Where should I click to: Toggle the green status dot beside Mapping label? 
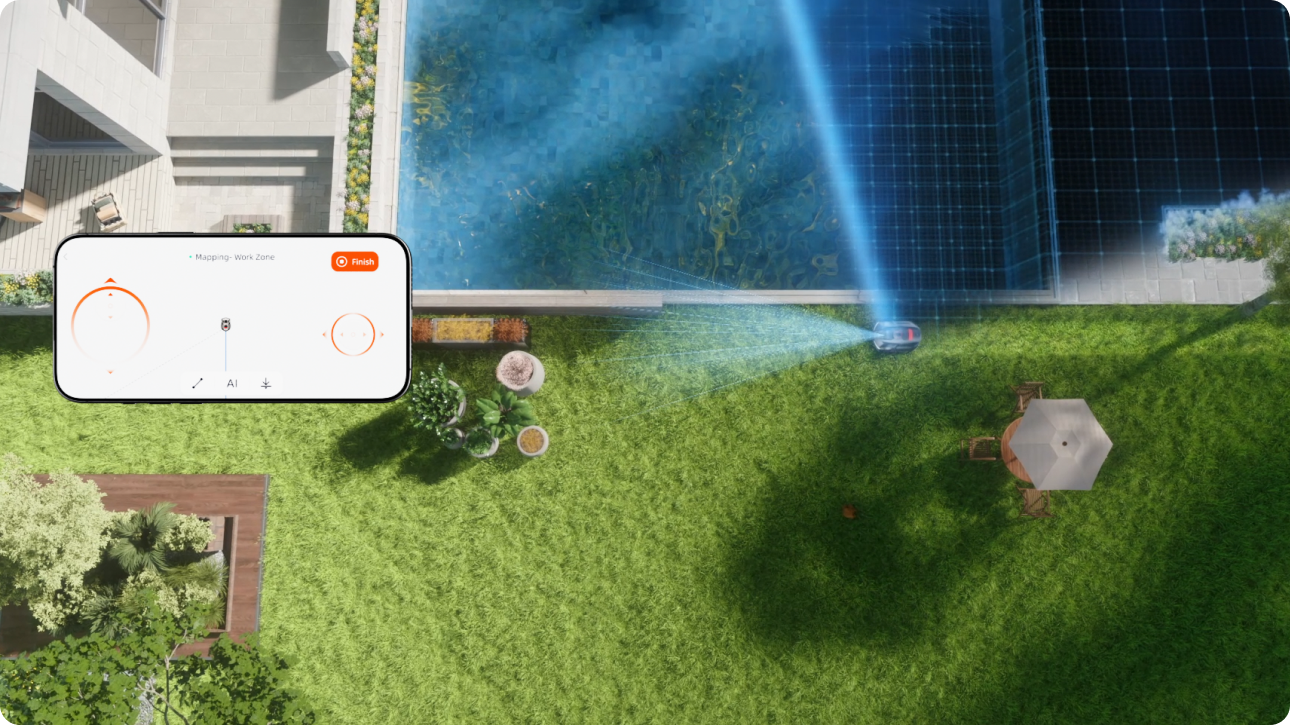(x=190, y=255)
